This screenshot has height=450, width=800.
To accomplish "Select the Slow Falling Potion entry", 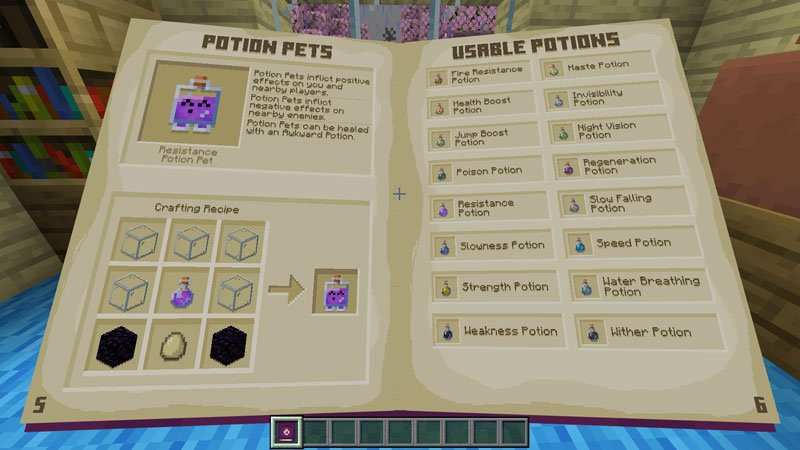I will (x=612, y=203).
